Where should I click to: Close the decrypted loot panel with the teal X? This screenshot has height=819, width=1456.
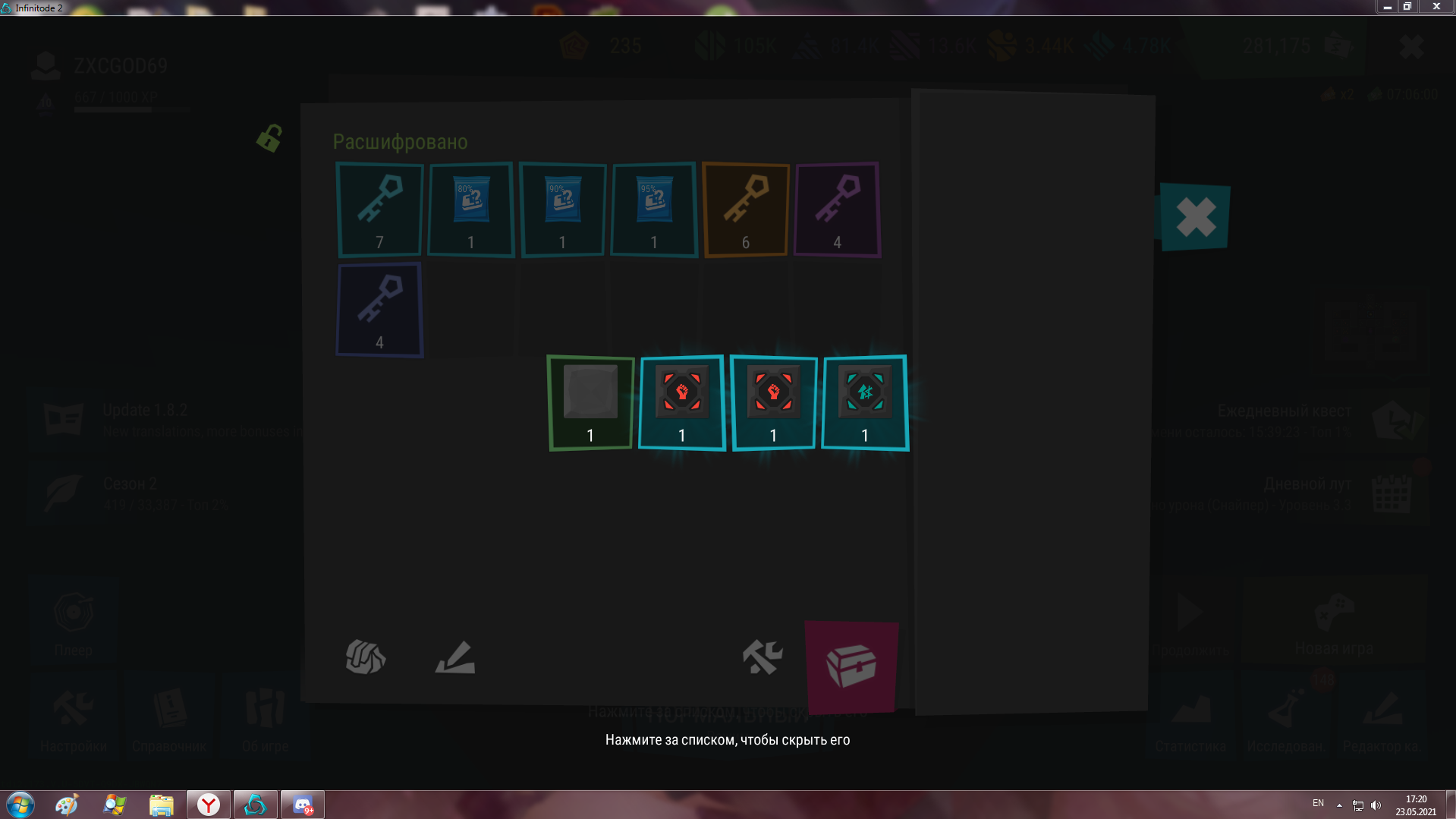pos(1195,217)
